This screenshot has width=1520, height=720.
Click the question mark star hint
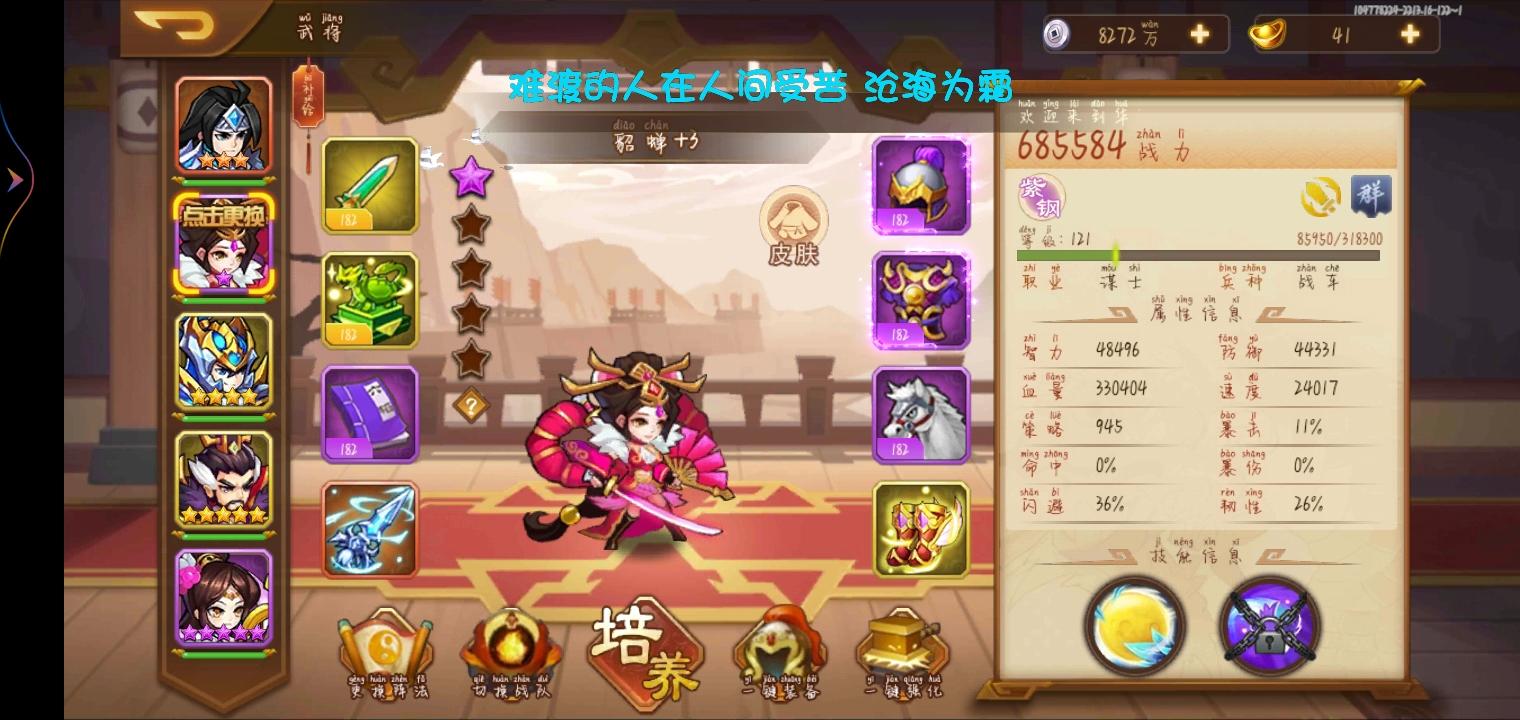470,403
